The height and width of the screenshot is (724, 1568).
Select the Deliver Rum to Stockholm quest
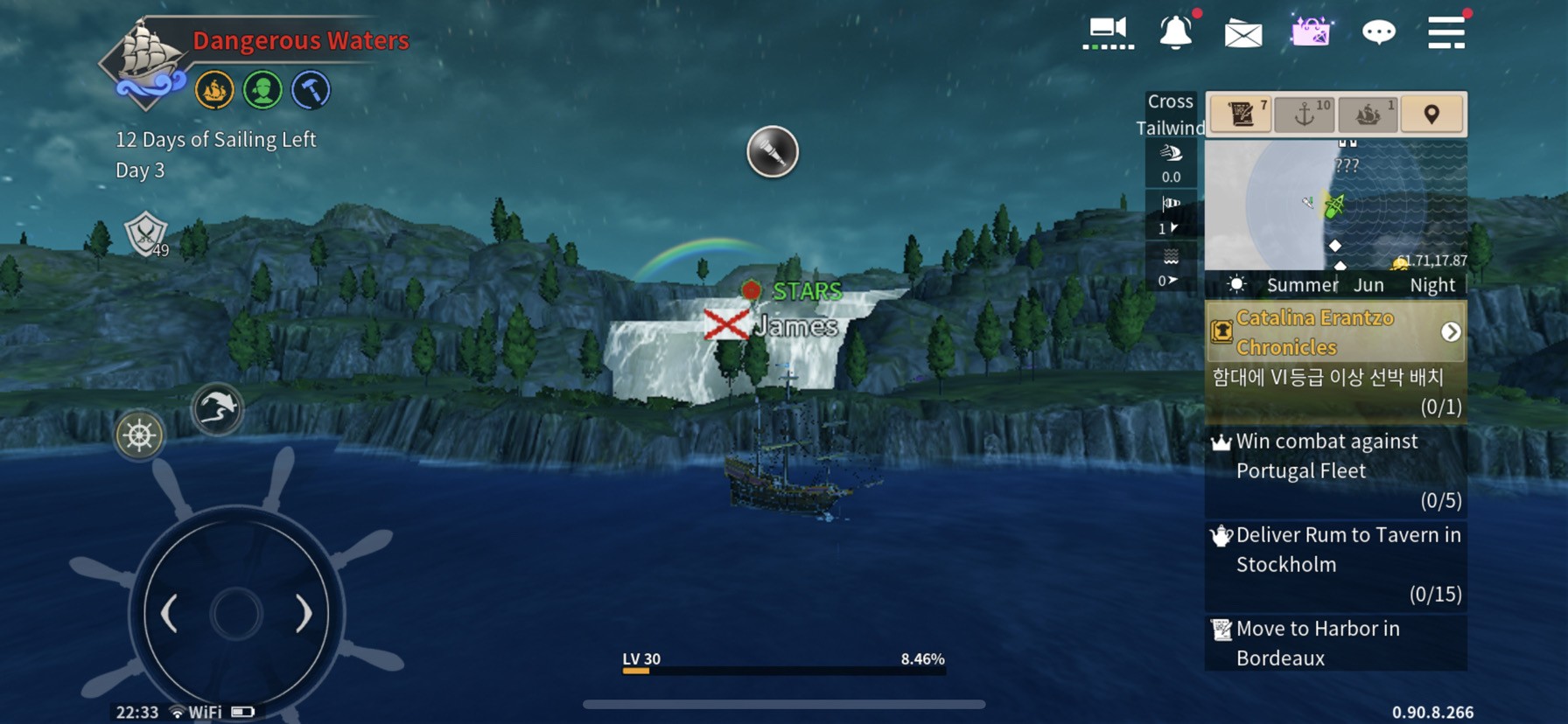coord(1335,564)
